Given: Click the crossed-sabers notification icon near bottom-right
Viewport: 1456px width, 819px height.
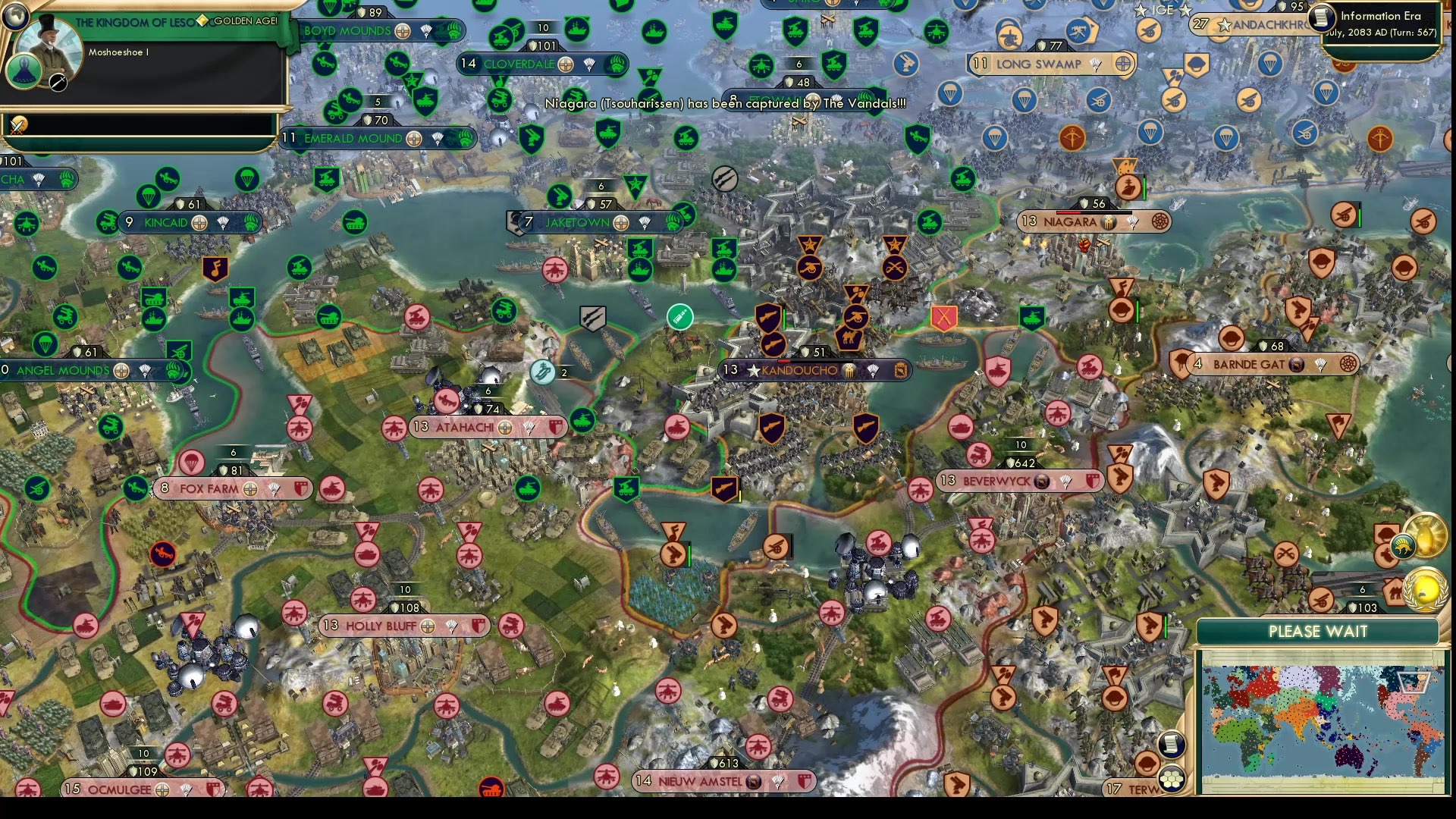Looking at the screenshot, I should click(1285, 554).
